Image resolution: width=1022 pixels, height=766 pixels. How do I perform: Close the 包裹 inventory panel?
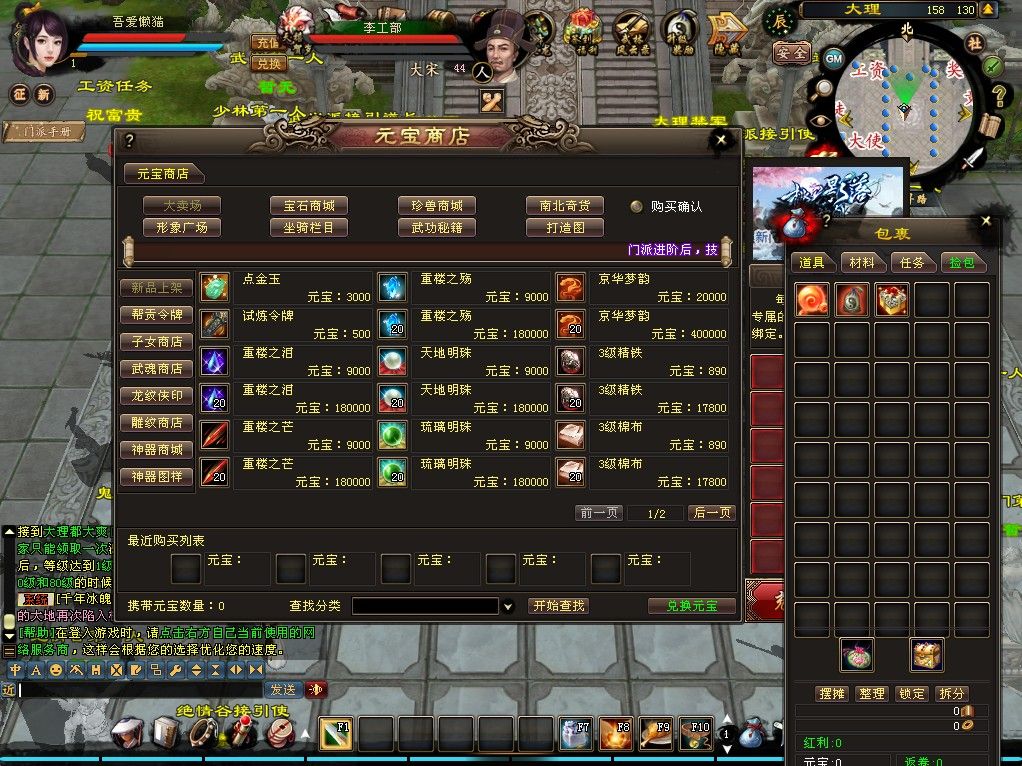click(x=986, y=221)
